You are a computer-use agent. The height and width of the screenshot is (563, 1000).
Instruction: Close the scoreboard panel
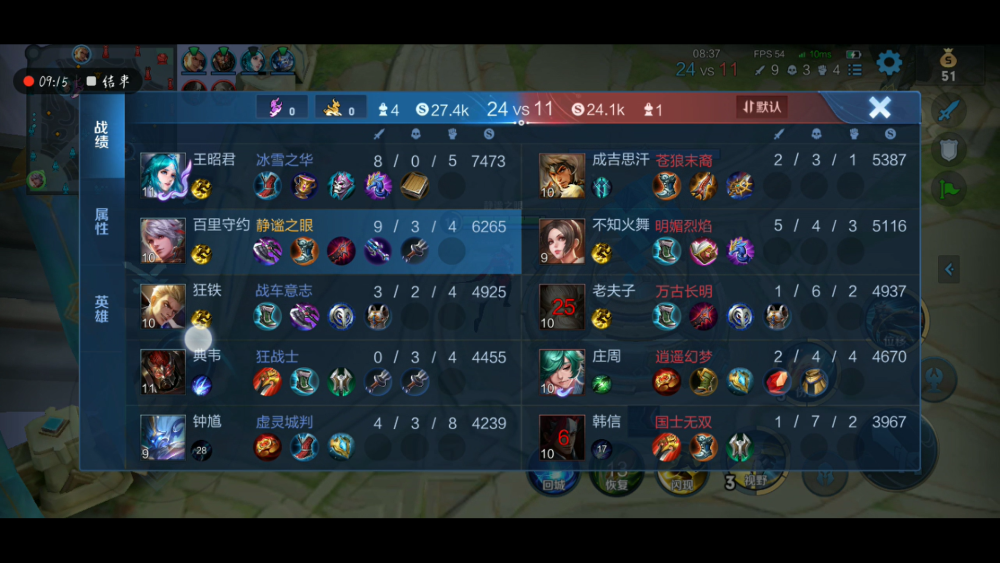[x=879, y=108]
